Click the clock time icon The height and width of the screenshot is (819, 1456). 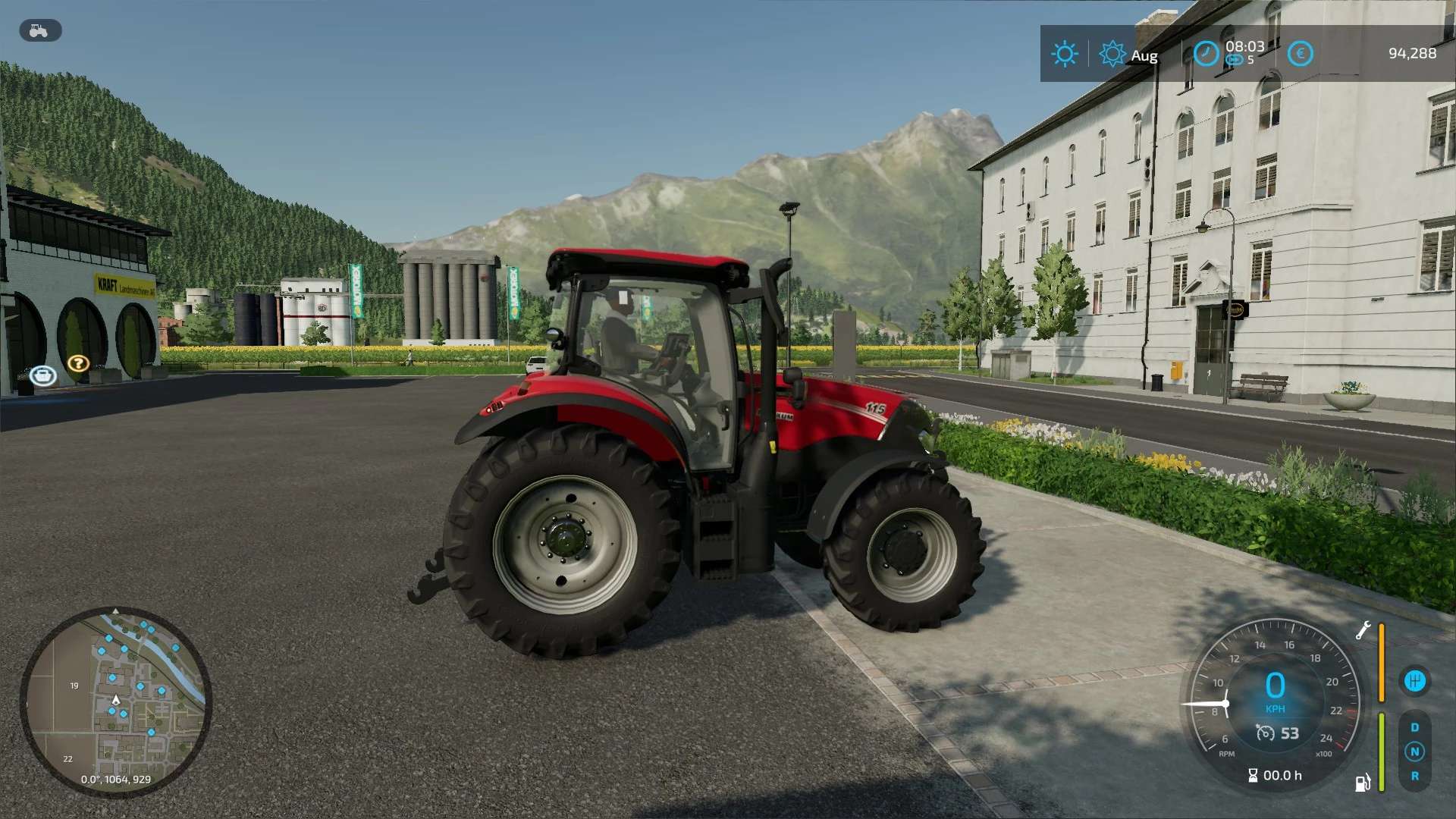[1206, 54]
